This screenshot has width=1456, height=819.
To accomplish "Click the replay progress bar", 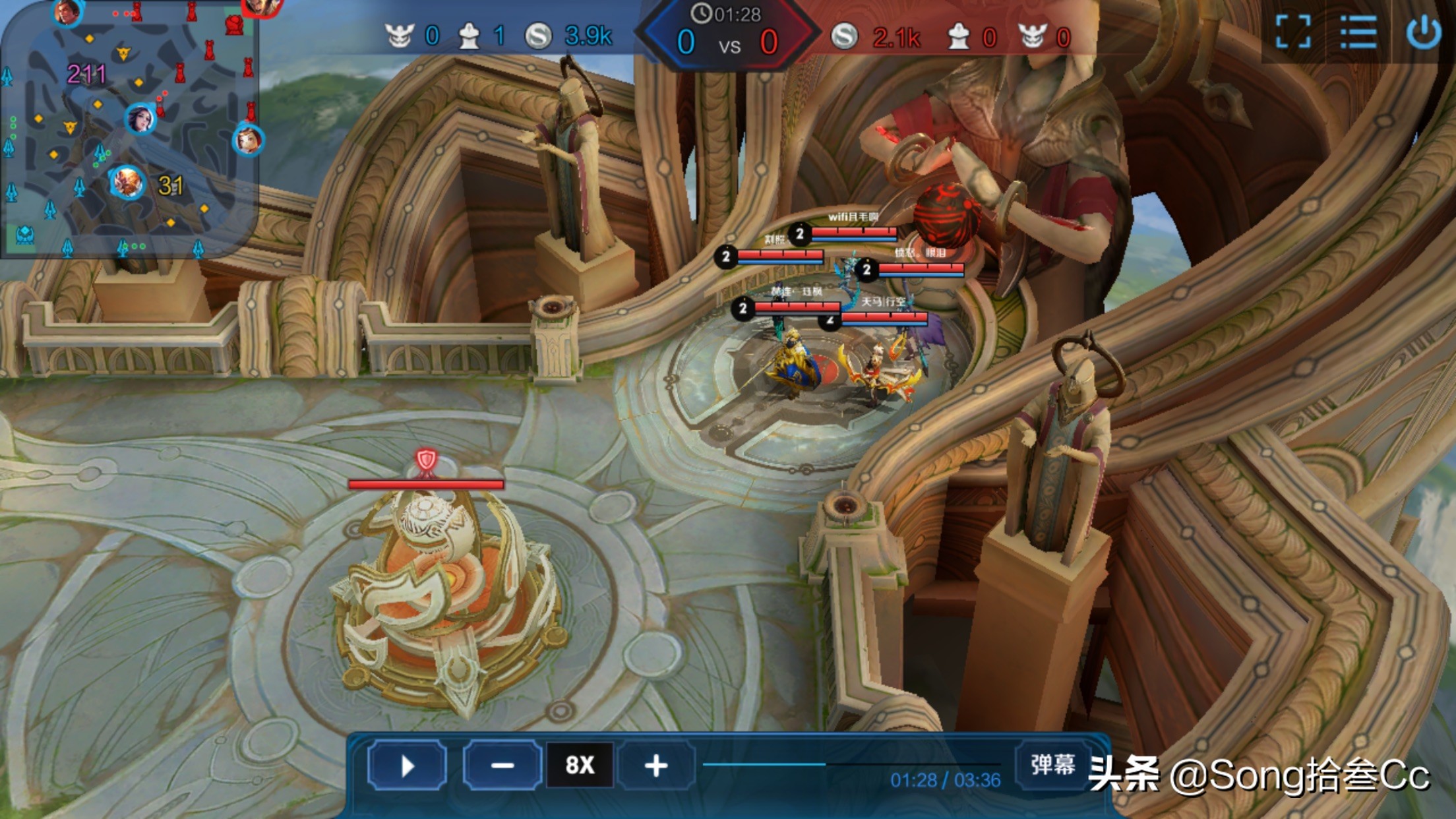I will 851,764.
